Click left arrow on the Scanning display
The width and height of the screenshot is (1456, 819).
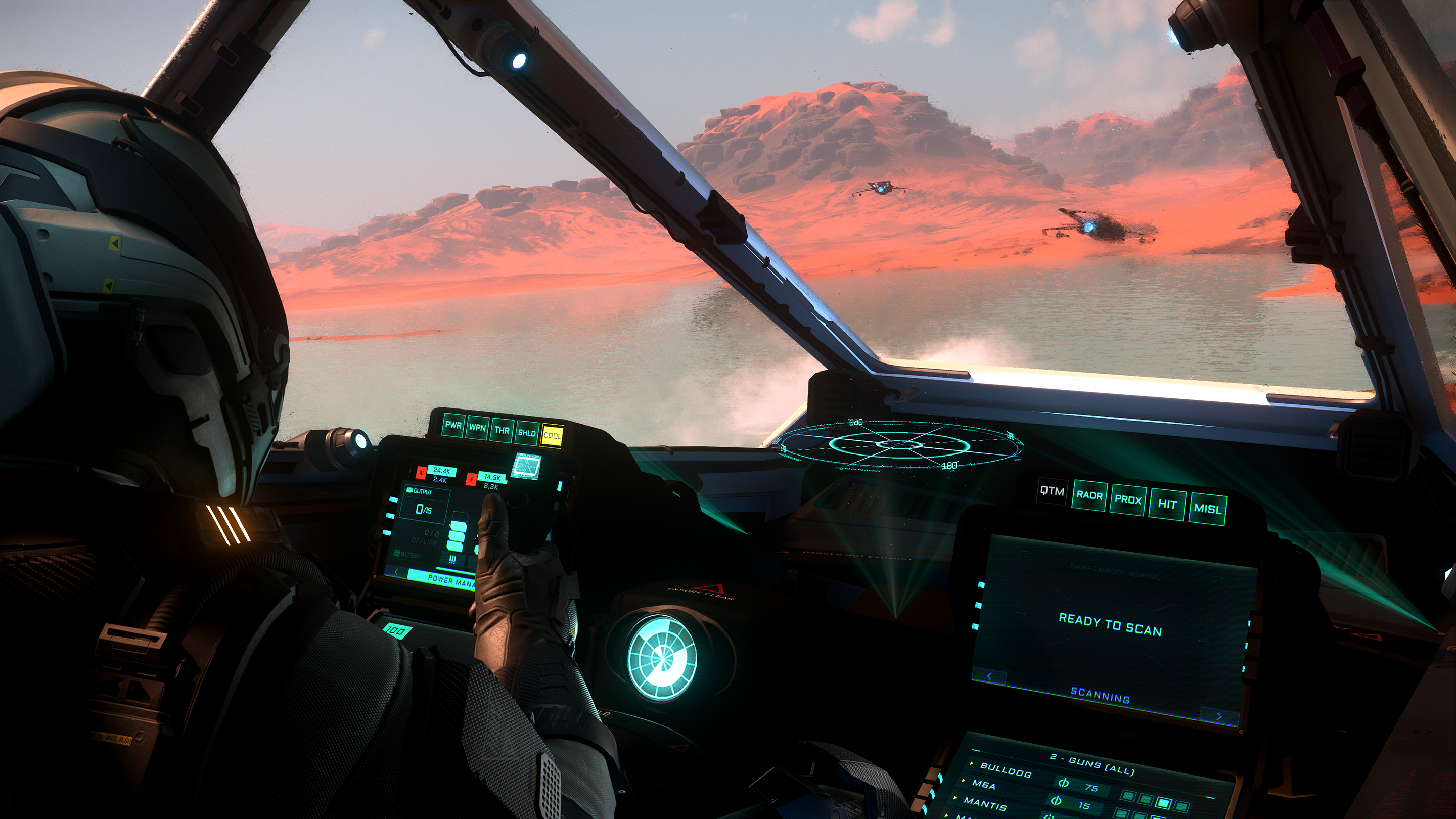point(990,676)
